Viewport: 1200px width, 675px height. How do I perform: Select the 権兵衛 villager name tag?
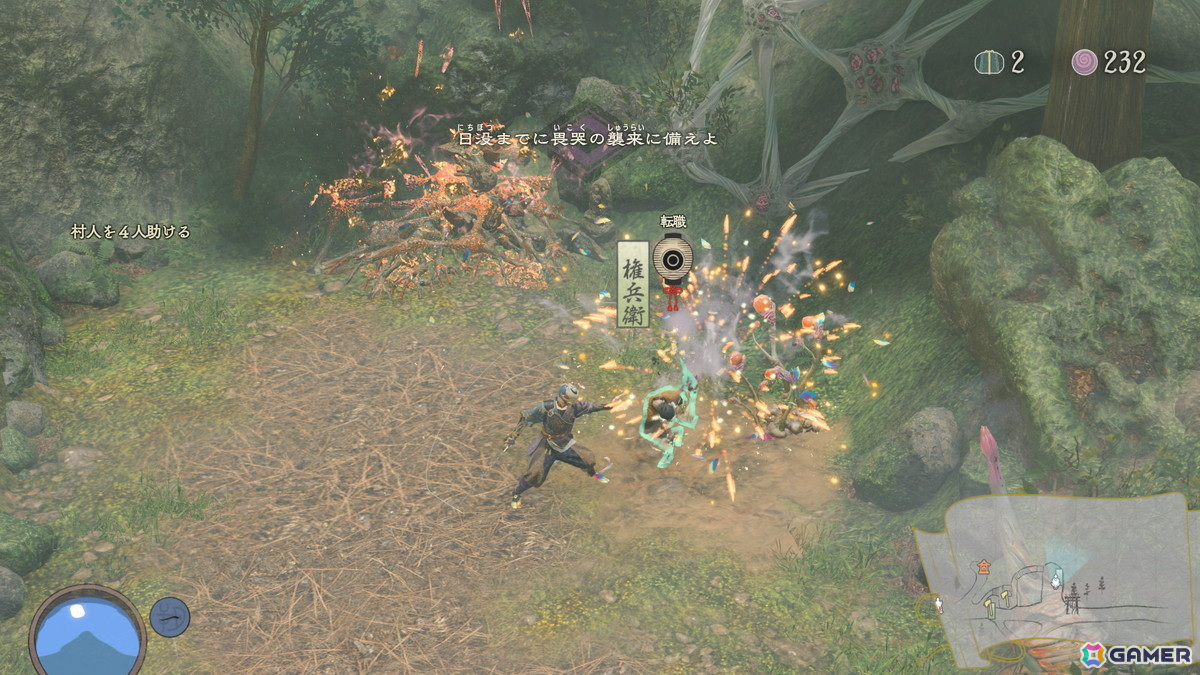coord(633,283)
